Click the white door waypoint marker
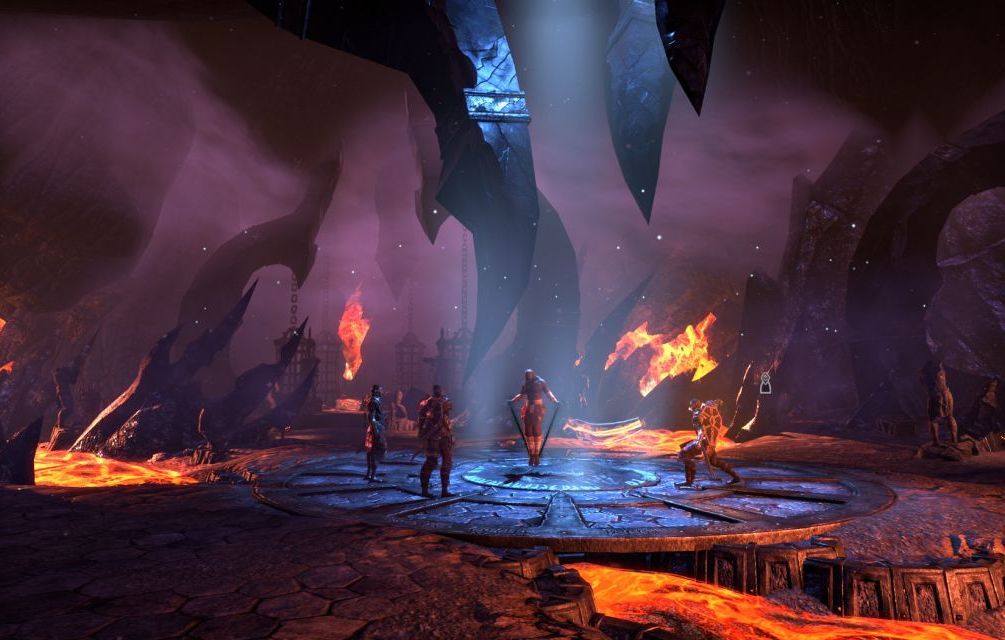1005x640 pixels. 765,382
